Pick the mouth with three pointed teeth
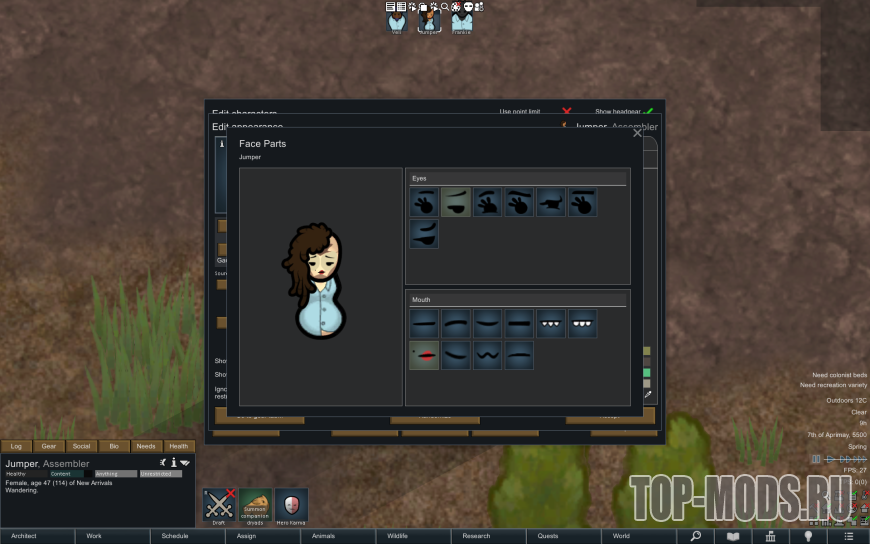Viewport: 870px width, 544px height. [x=551, y=323]
